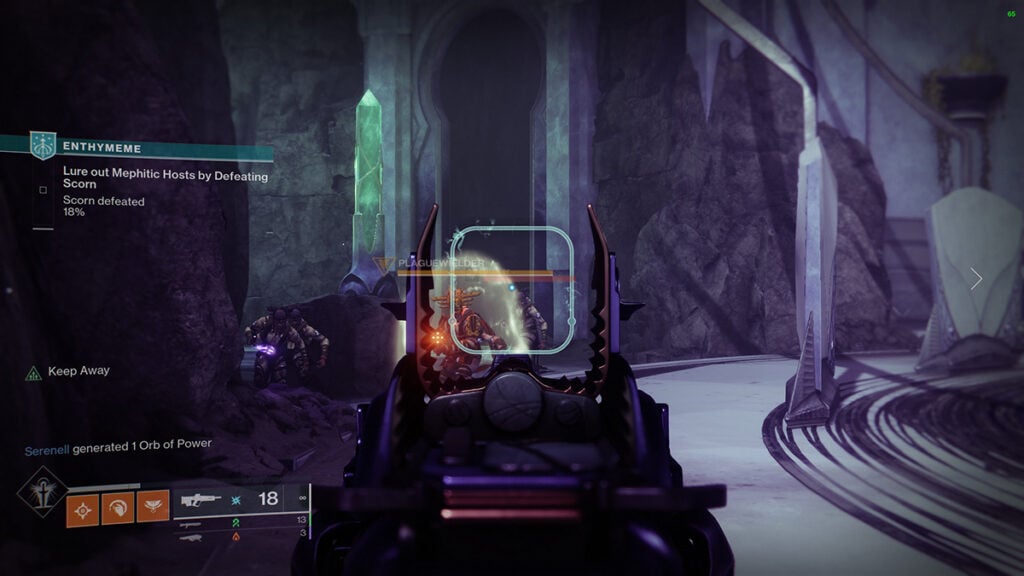Activate the winged class ability icon
Viewport: 1024px width, 576px height.
pyautogui.click(x=153, y=509)
